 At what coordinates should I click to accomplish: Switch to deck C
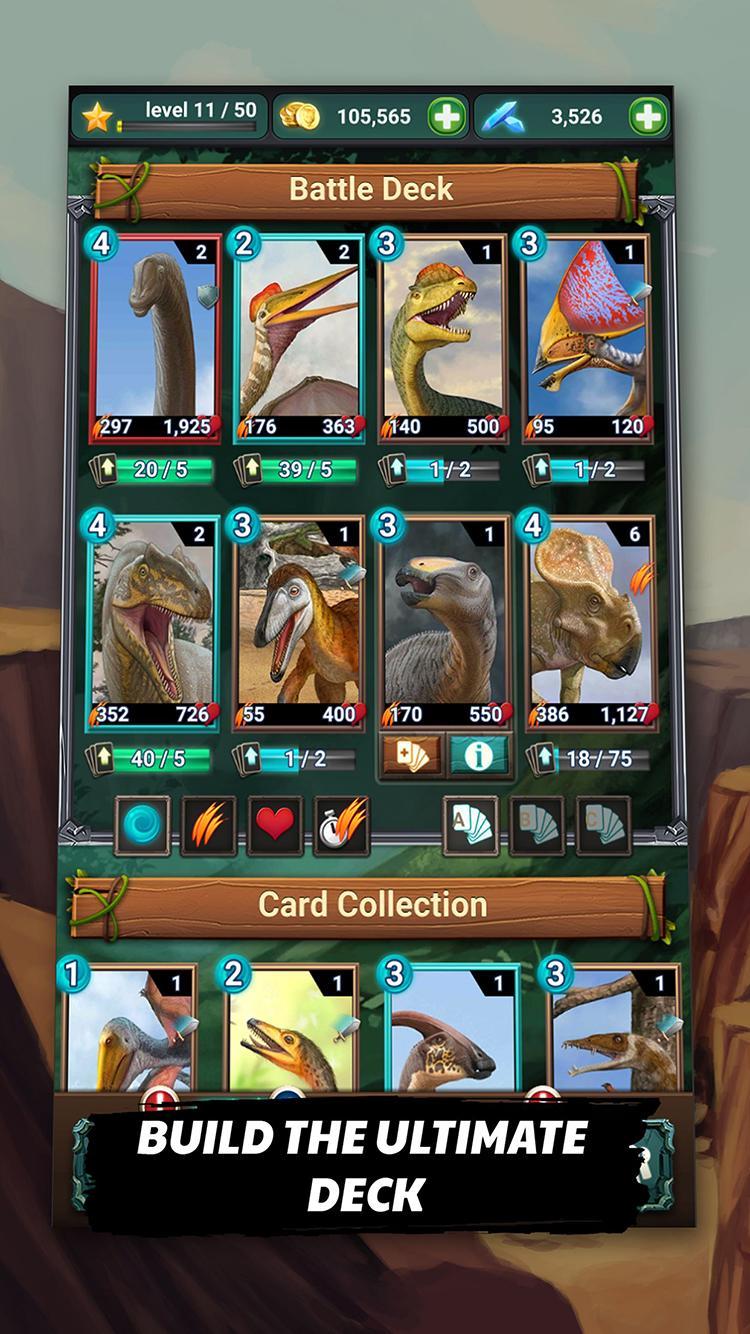pos(603,825)
